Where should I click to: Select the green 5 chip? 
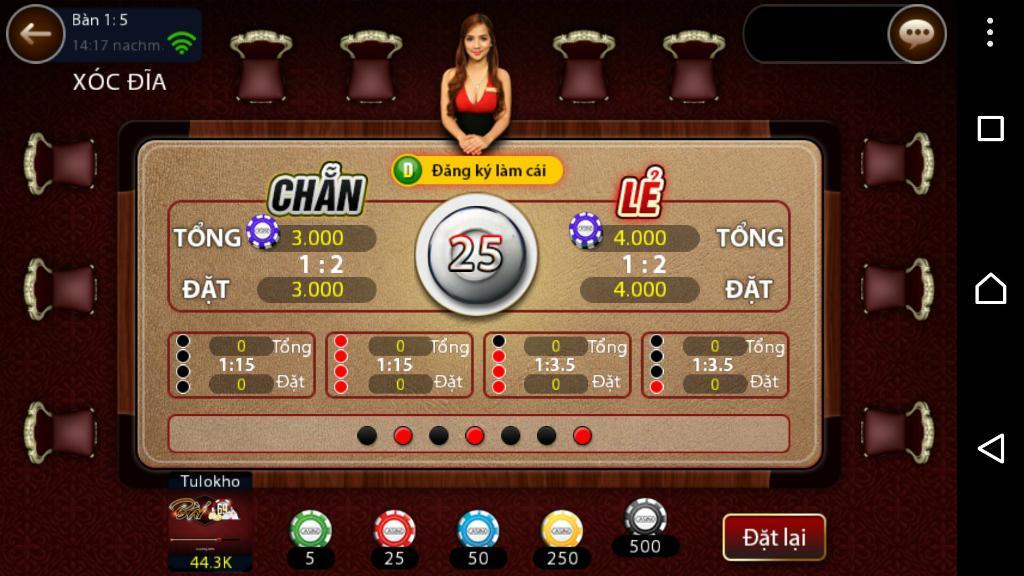[x=310, y=530]
